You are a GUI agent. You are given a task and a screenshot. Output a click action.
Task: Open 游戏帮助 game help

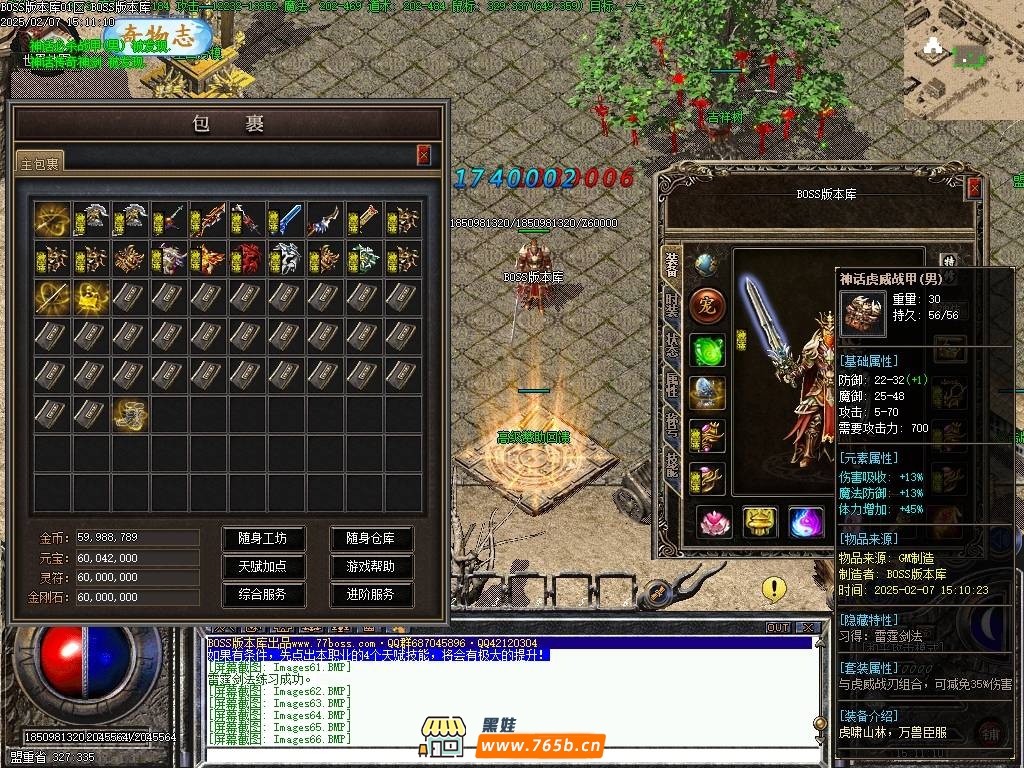point(371,566)
